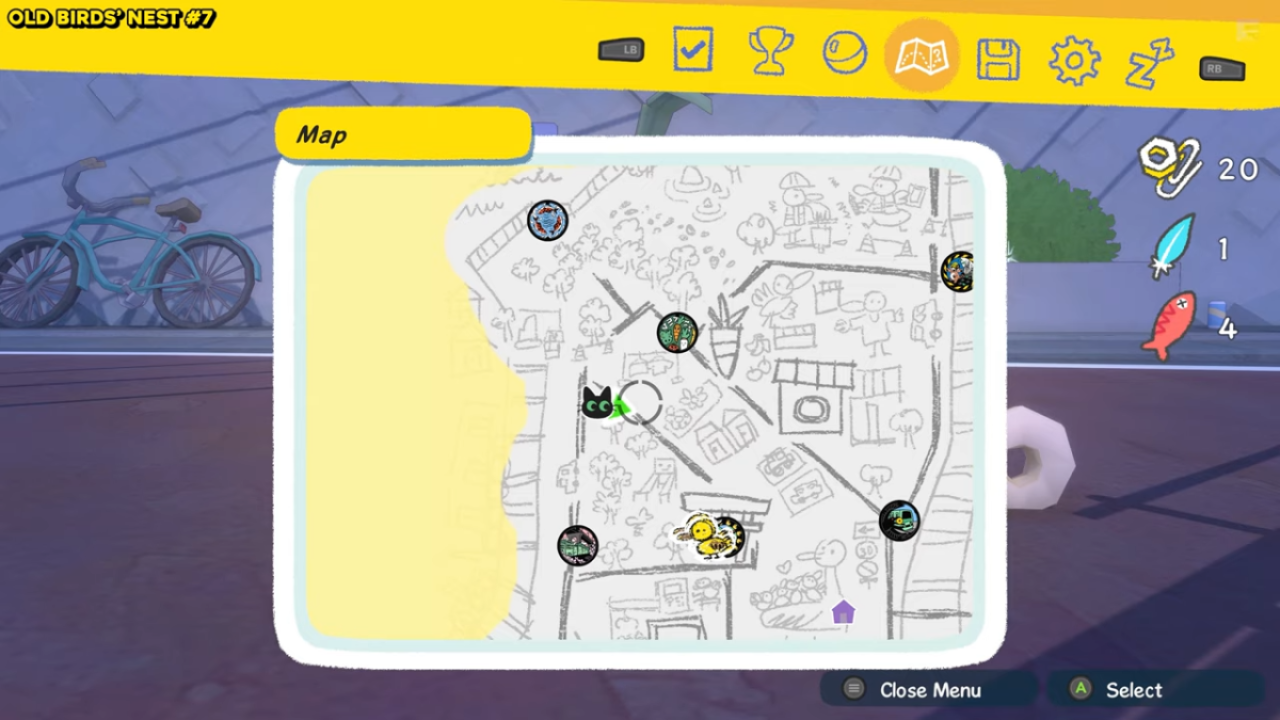This screenshot has height=720, width=1280.
Task: Click the blue octopus badge on the map
Action: click(546, 222)
